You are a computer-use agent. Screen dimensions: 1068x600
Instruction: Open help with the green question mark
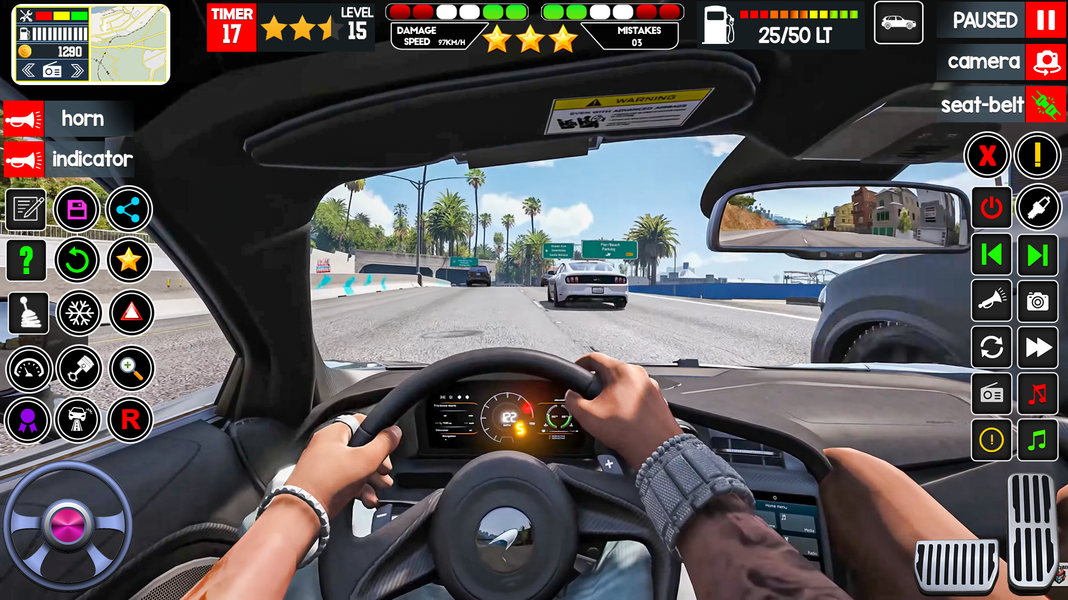[26, 262]
